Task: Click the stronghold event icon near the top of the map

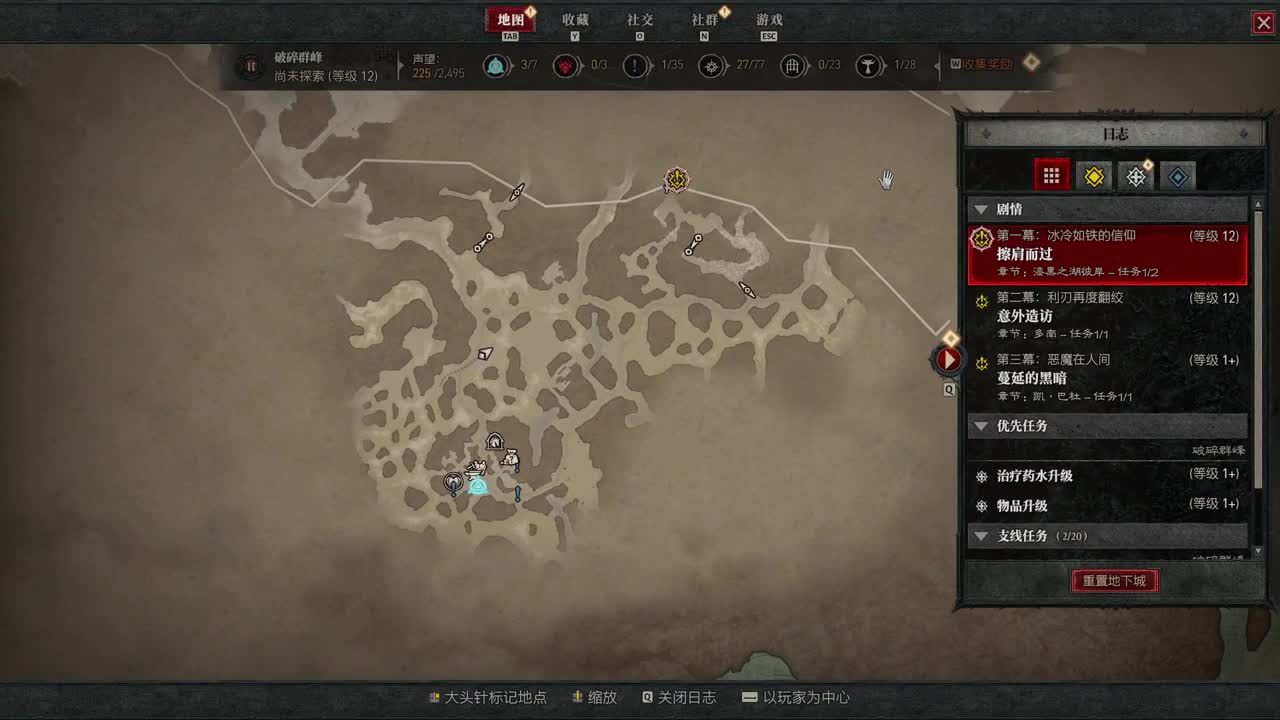Action: pyautogui.click(x=675, y=180)
